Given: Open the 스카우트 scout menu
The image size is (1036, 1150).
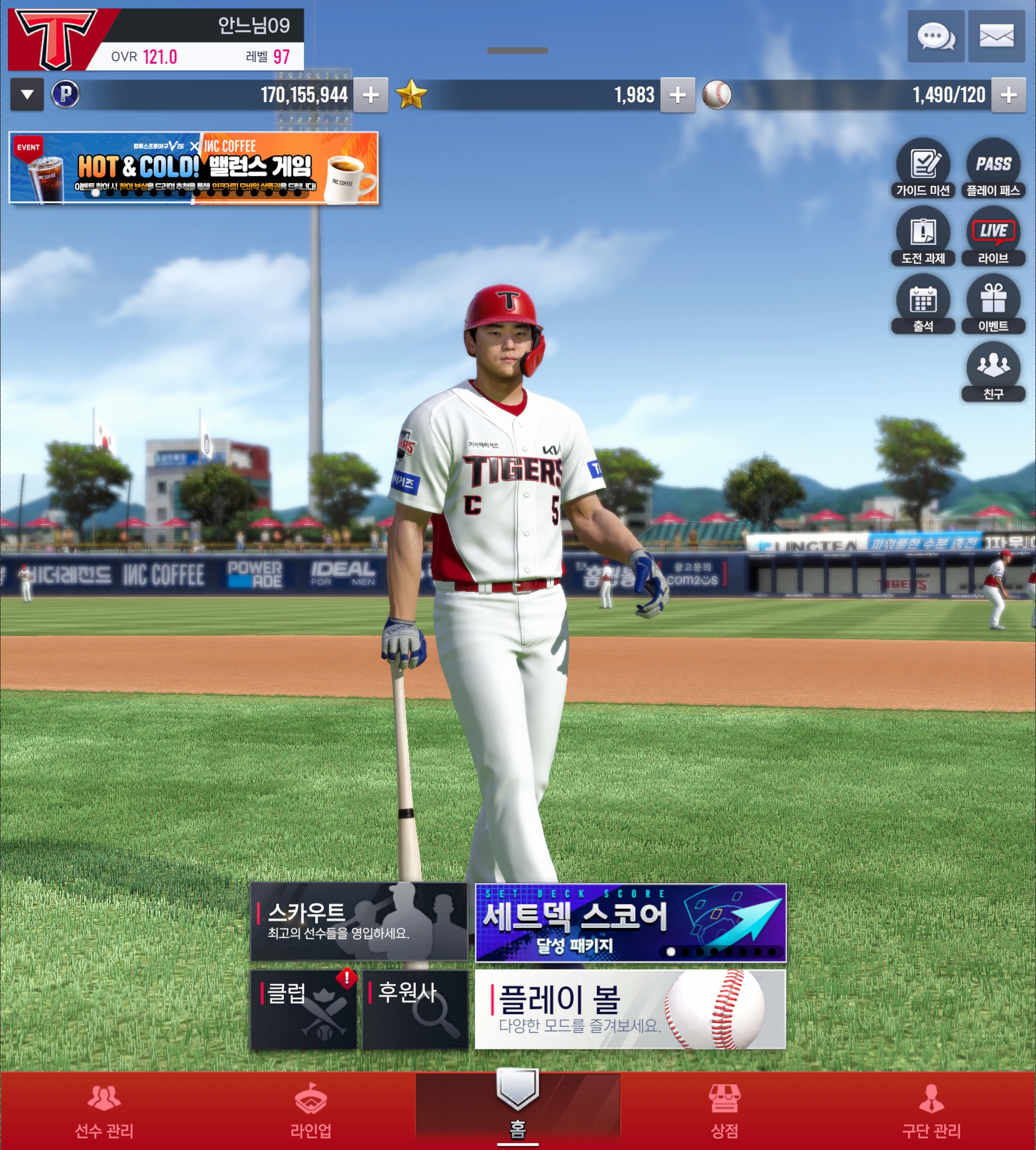Looking at the screenshot, I should (358, 921).
